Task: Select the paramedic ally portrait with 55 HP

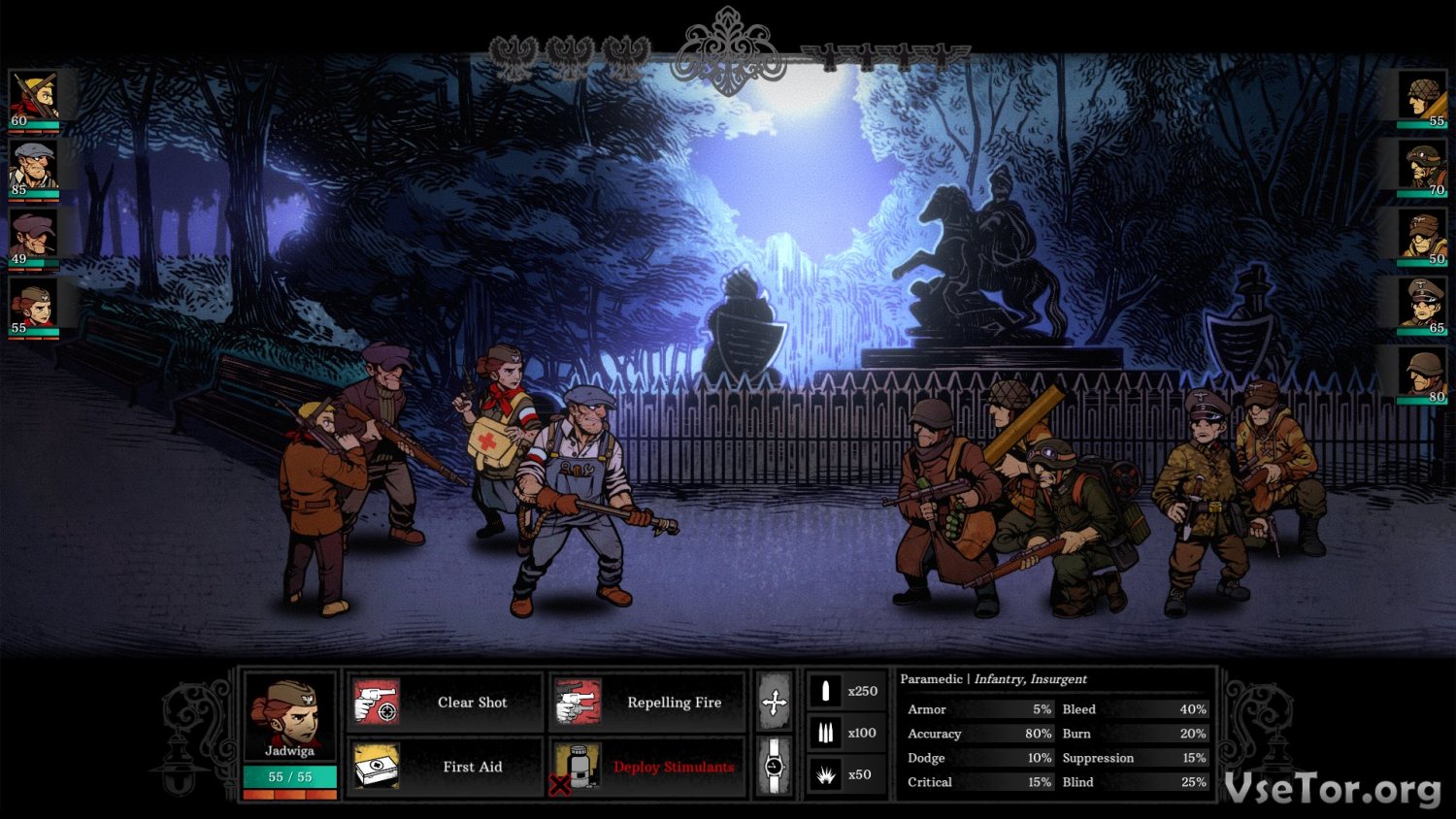Action: tap(34, 306)
